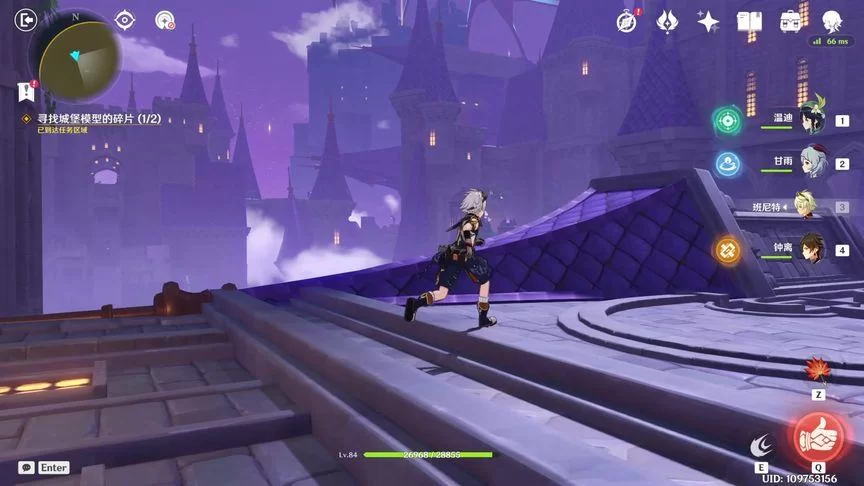Image resolution: width=864 pixels, height=486 pixels.
Task: Click the co-op mode icon beside the minimap
Action: (165, 20)
